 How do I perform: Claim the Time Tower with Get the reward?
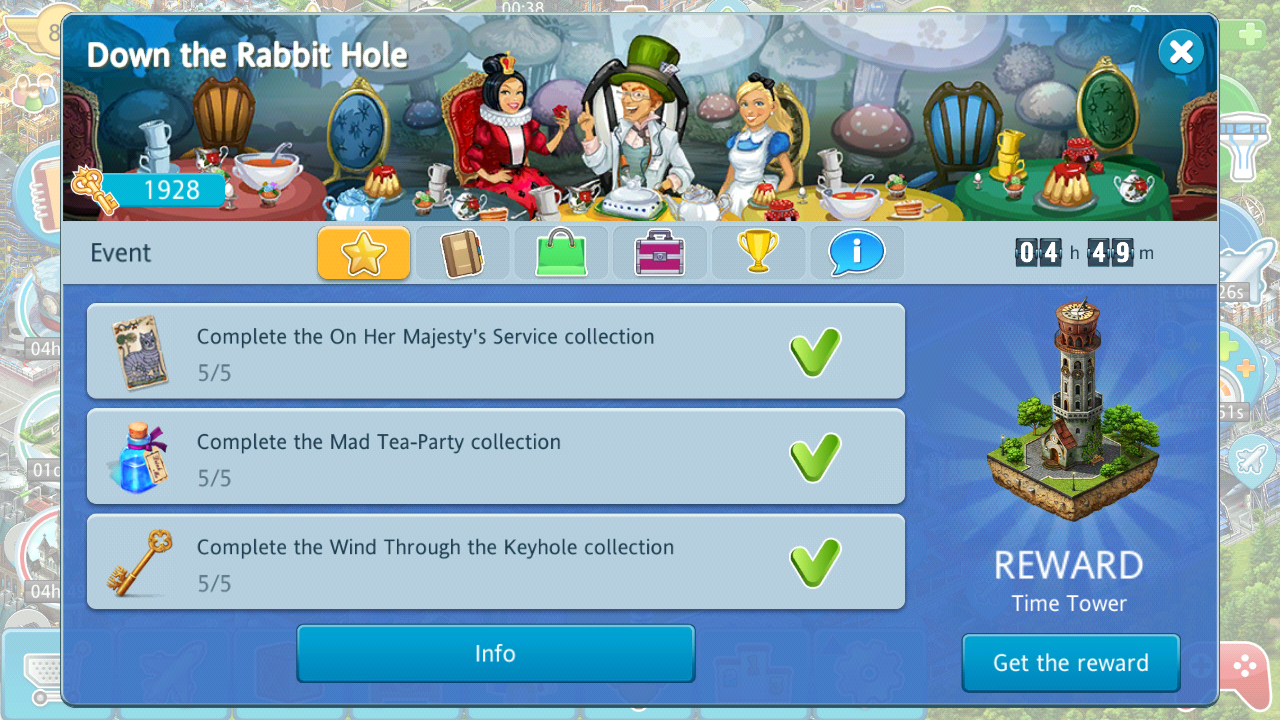(x=1070, y=663)
